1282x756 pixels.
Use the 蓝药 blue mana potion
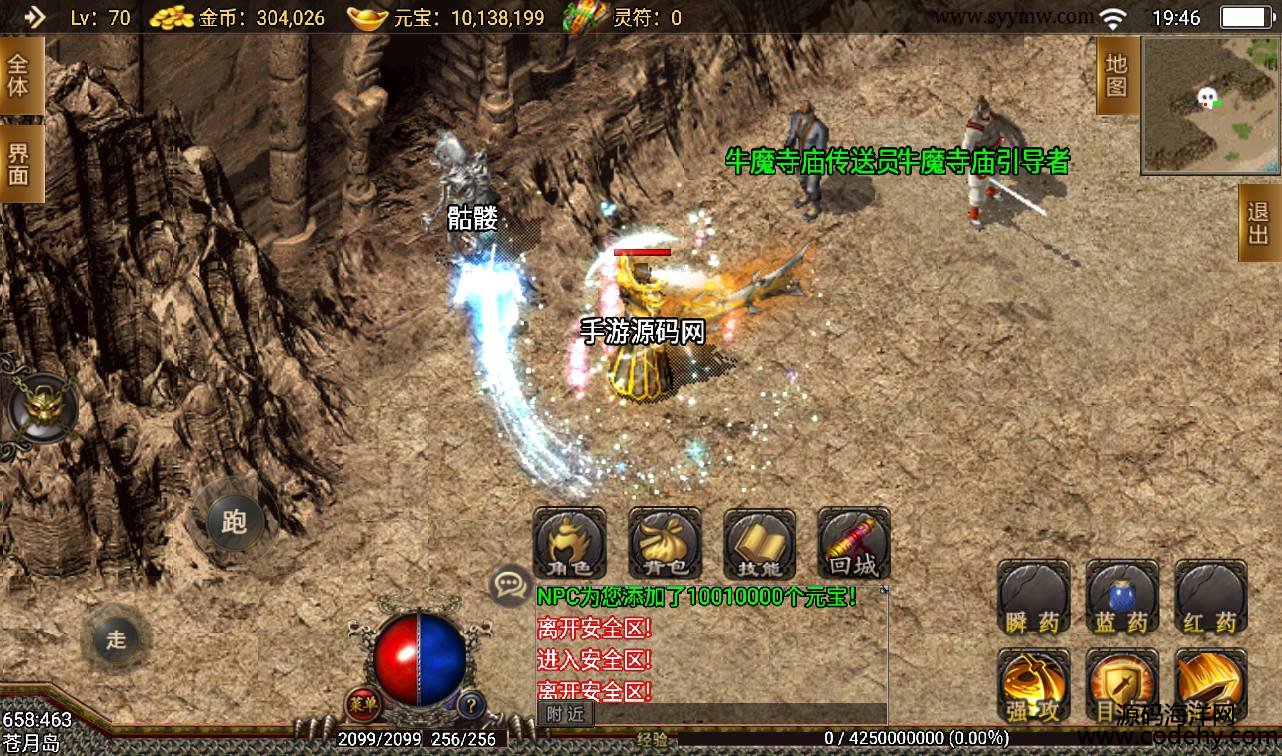coord(1122,598)
